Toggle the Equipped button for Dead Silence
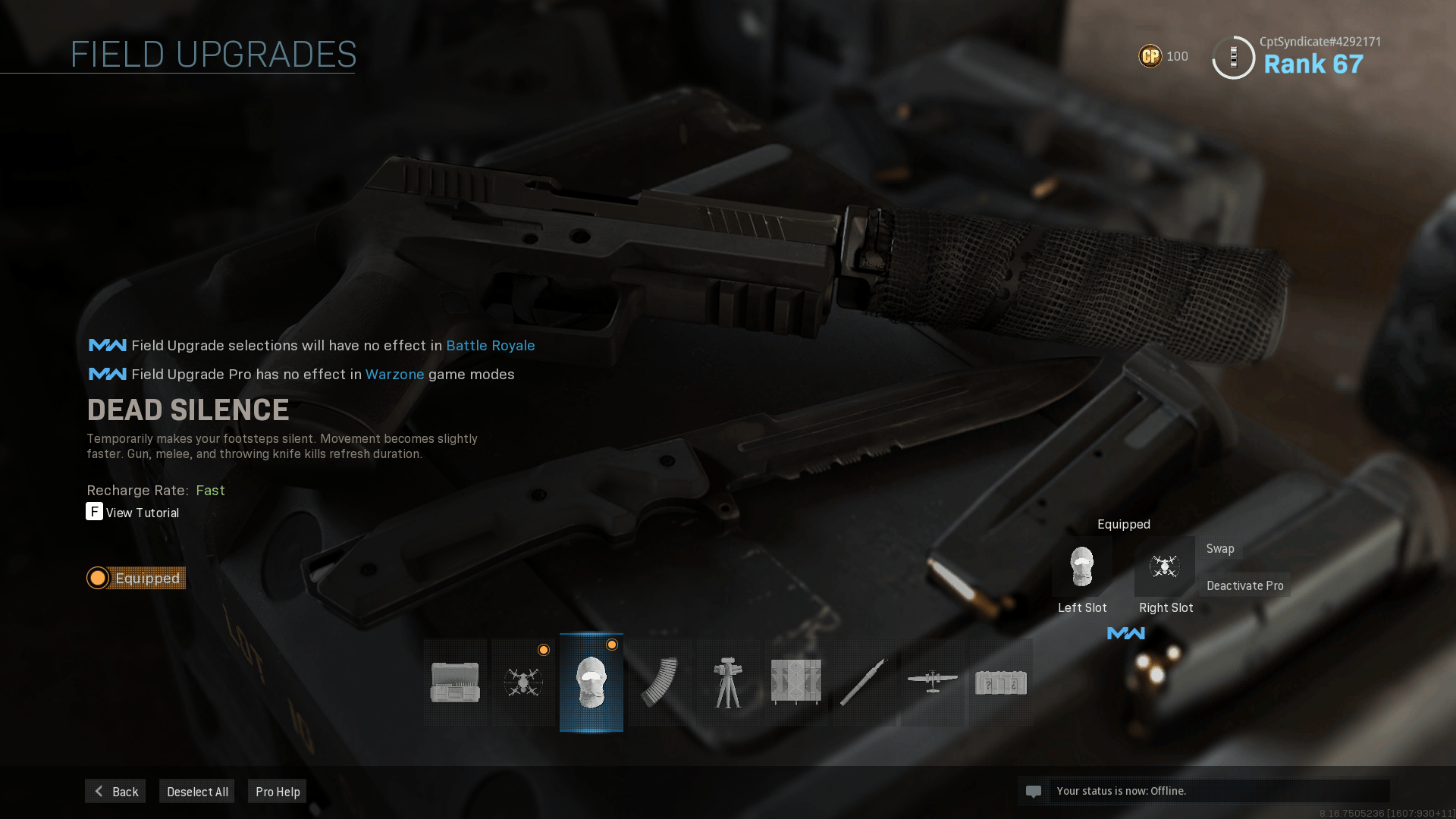 (x=136, y=578)
